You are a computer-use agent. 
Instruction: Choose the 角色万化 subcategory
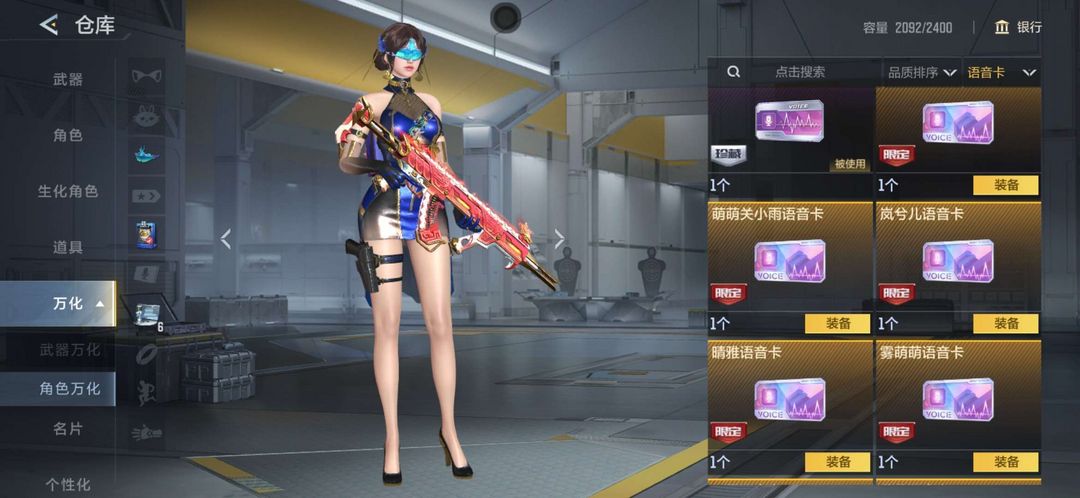coord(70,389)
